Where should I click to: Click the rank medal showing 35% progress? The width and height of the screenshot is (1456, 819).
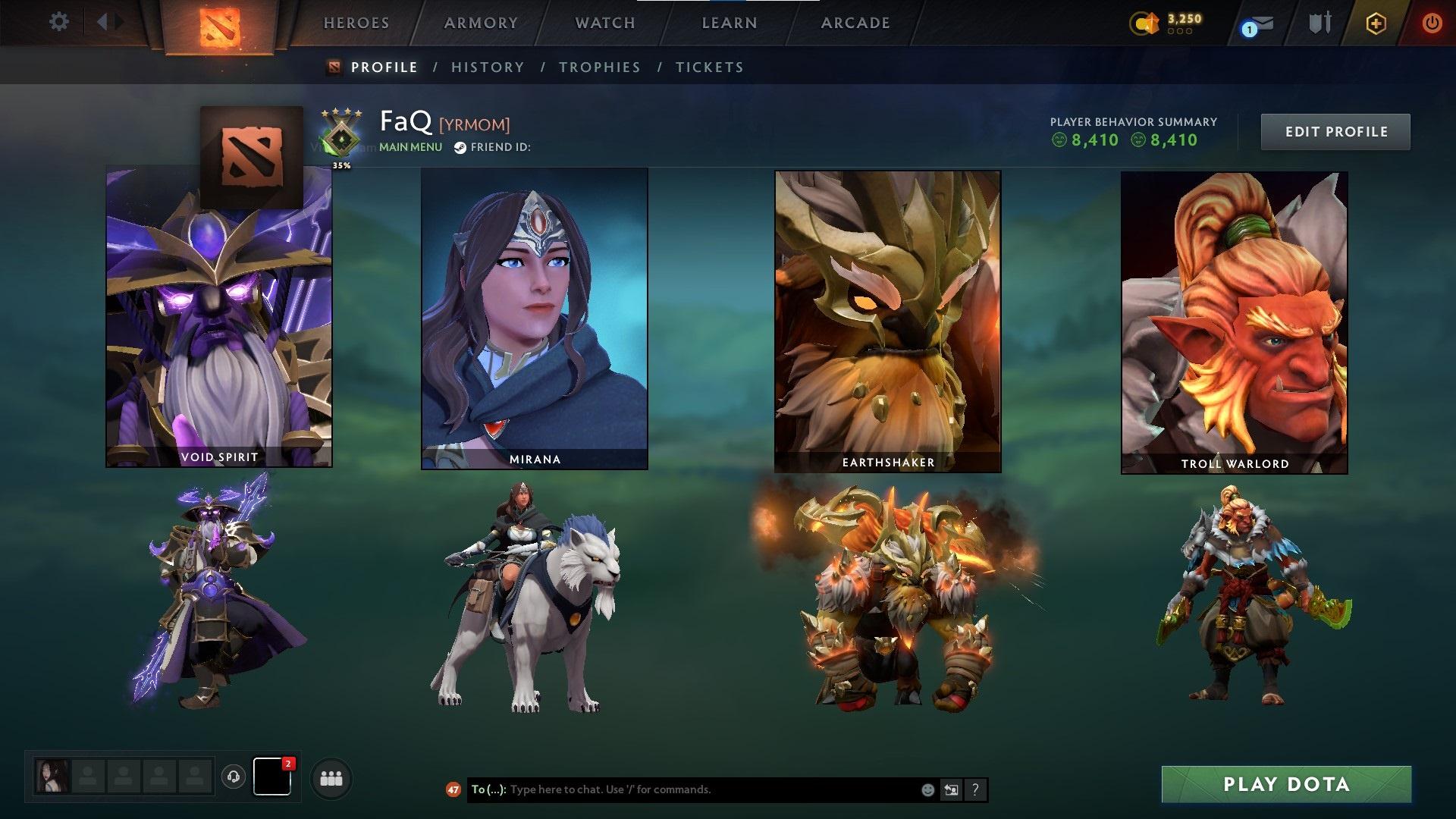pyautogui.click(x=340, y=139)
